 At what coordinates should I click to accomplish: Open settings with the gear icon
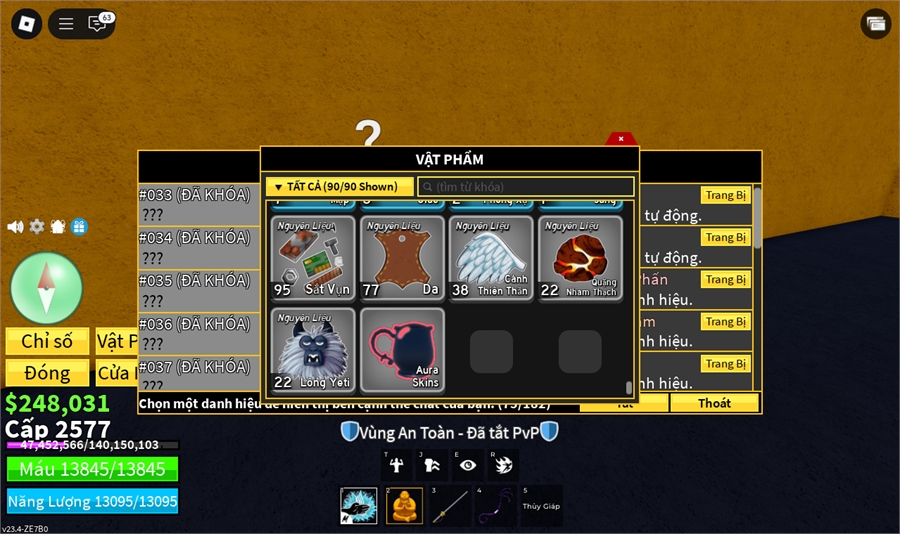(x=37, y=227)
